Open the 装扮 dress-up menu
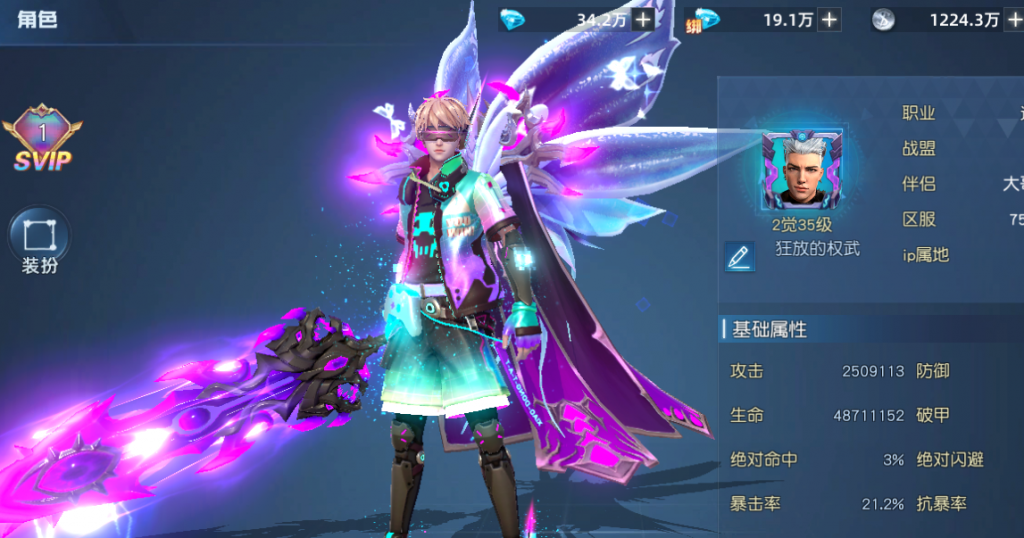The width and height of the screenshot is (1024, 538). coord(40,240)
